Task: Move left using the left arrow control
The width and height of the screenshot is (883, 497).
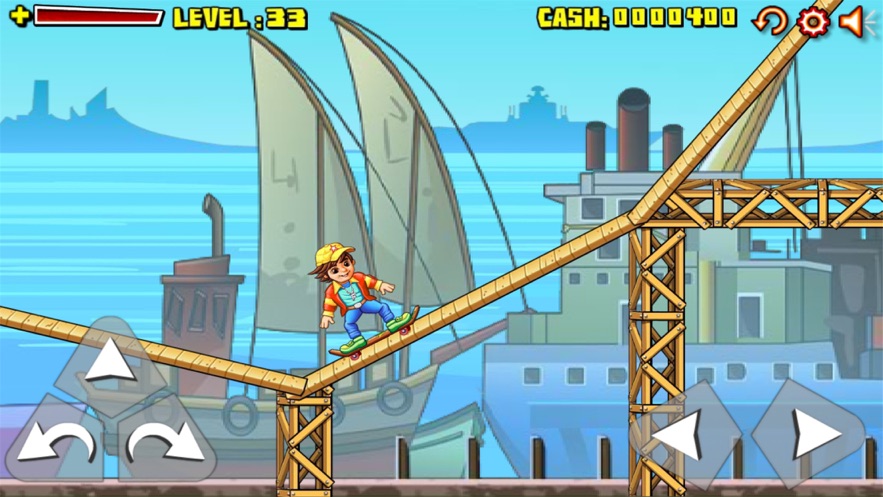Action: click(685, 434)
